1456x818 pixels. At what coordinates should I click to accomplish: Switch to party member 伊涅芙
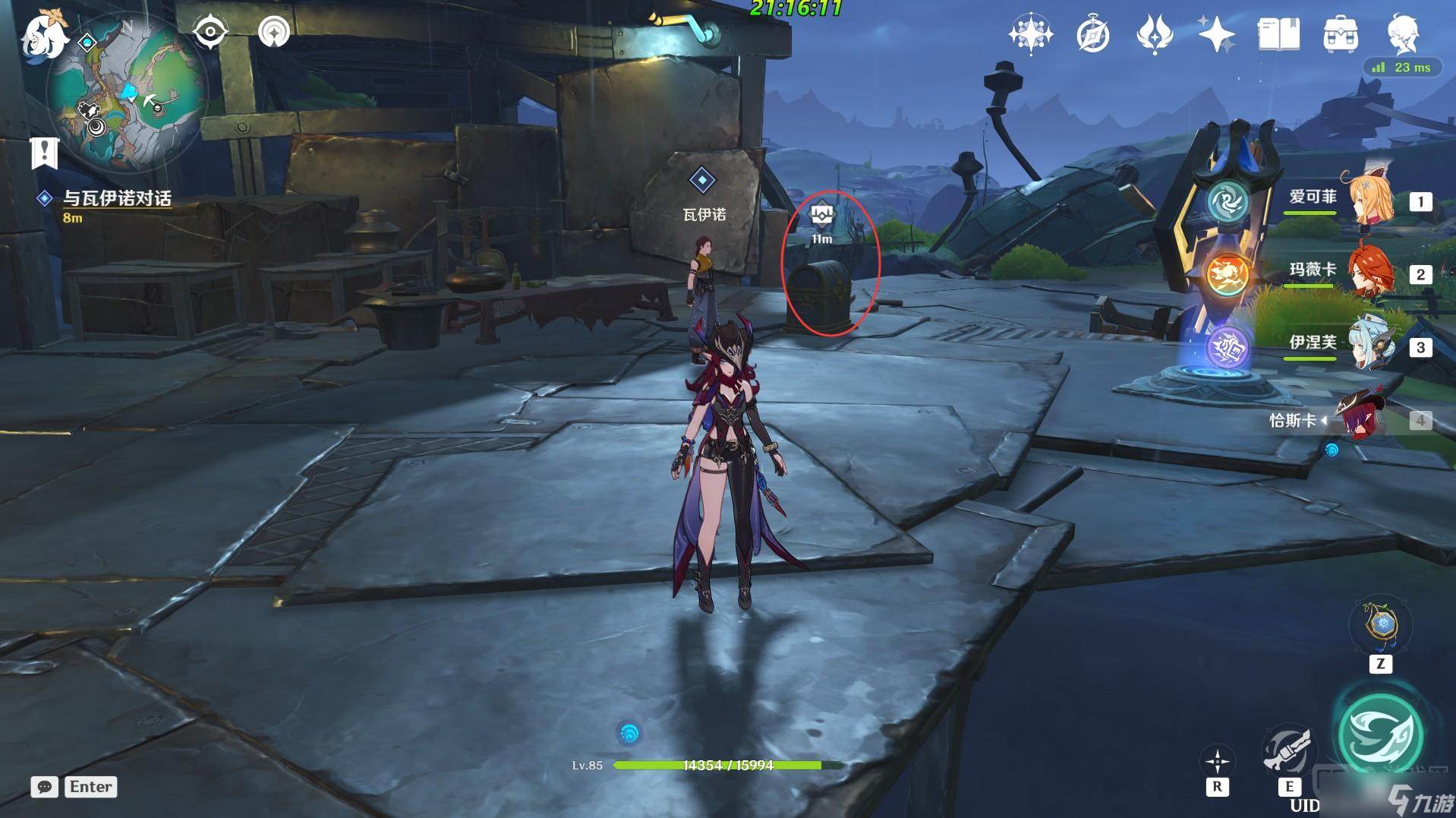[x=1369, y=346]
